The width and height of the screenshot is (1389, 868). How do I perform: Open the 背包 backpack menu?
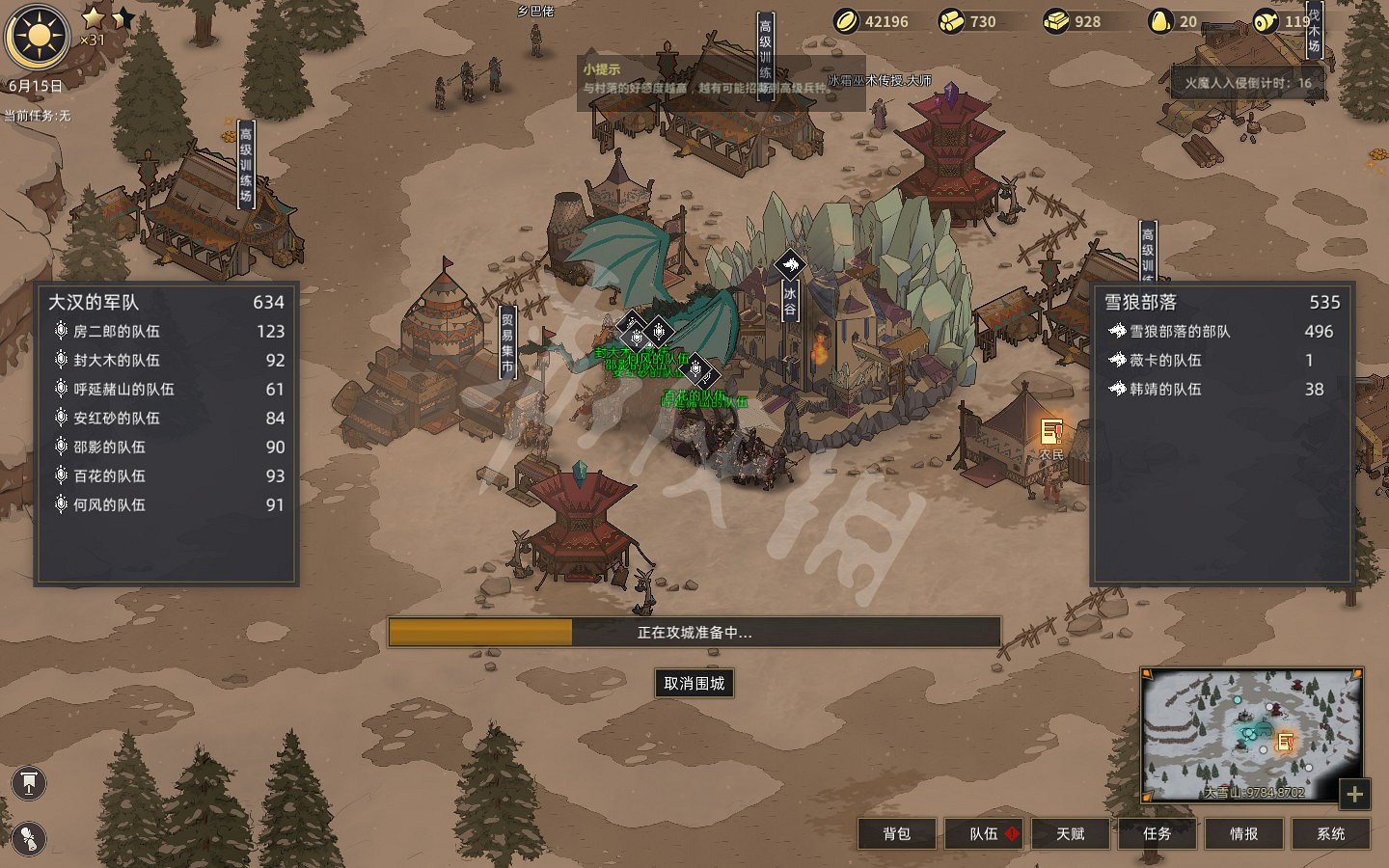[x=896, y=833]
